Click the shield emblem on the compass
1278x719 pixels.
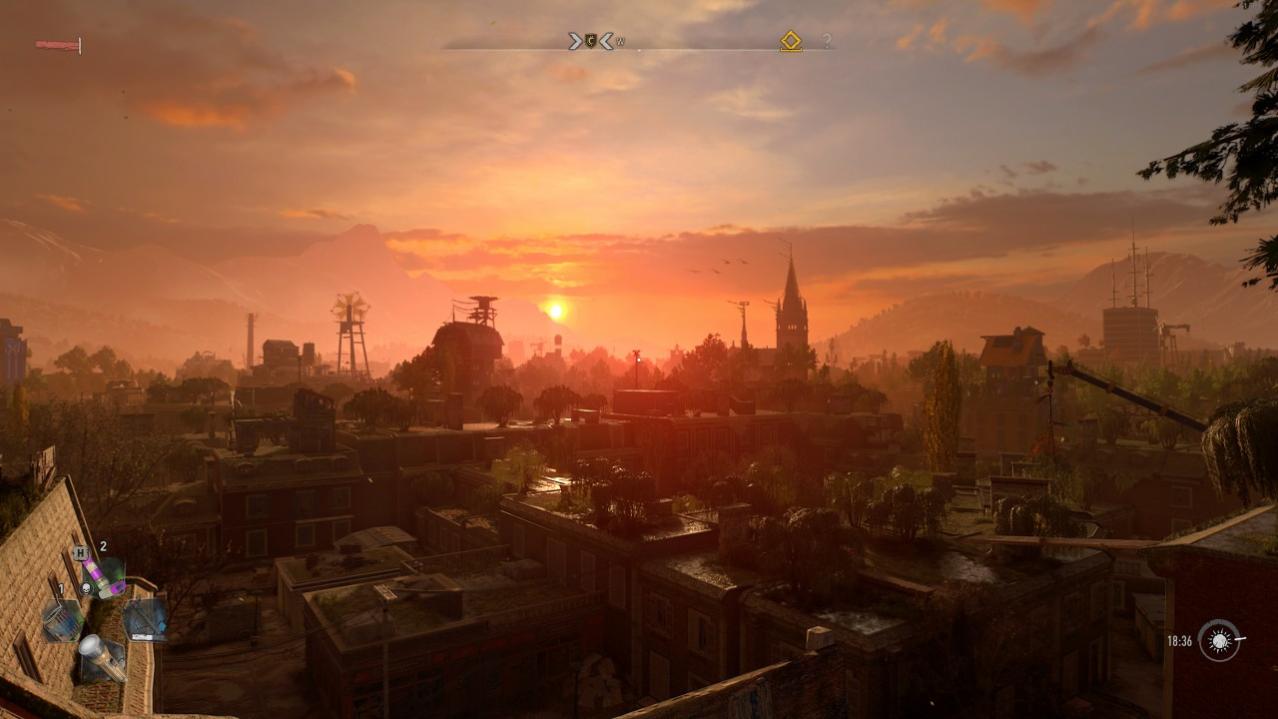590,41
